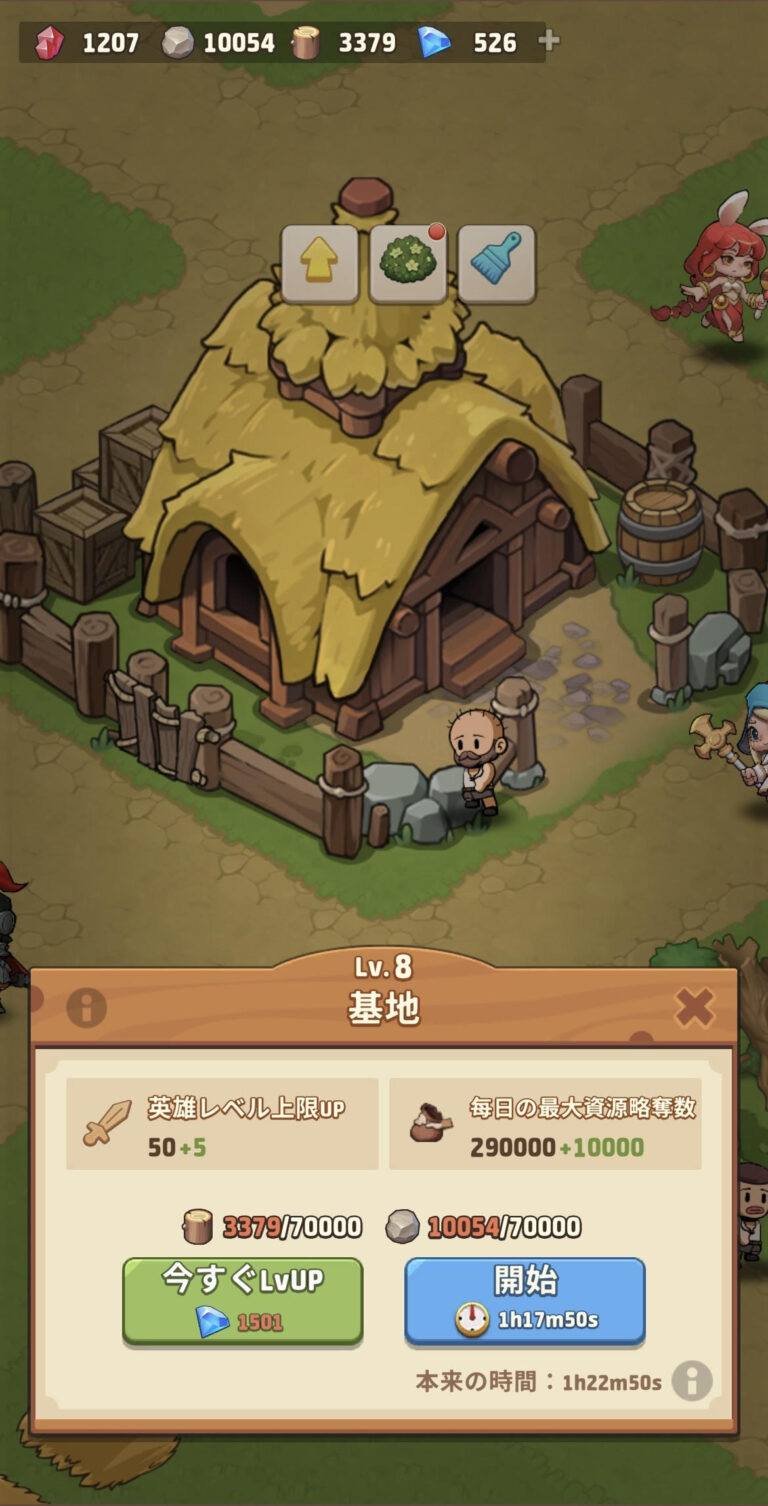768x1506 pixels.
Task: Click the plus button beside diamonds
Action: coord(549,41)
